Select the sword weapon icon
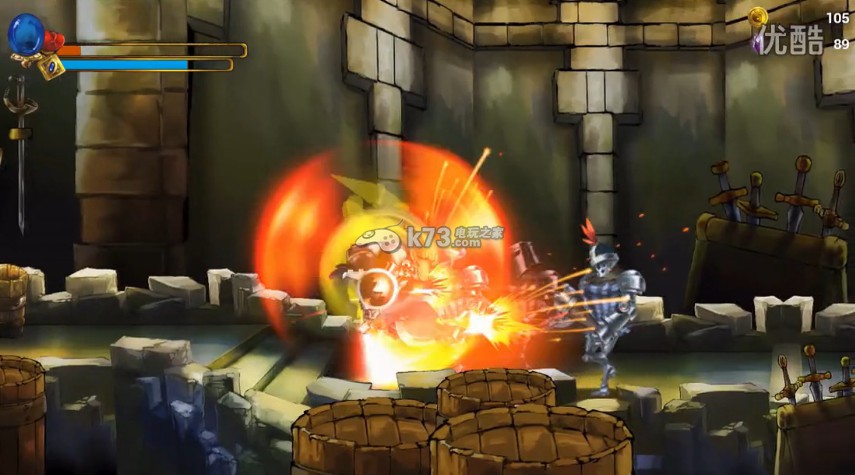Screen dimensions: 855x475 (x=18, y=150)
